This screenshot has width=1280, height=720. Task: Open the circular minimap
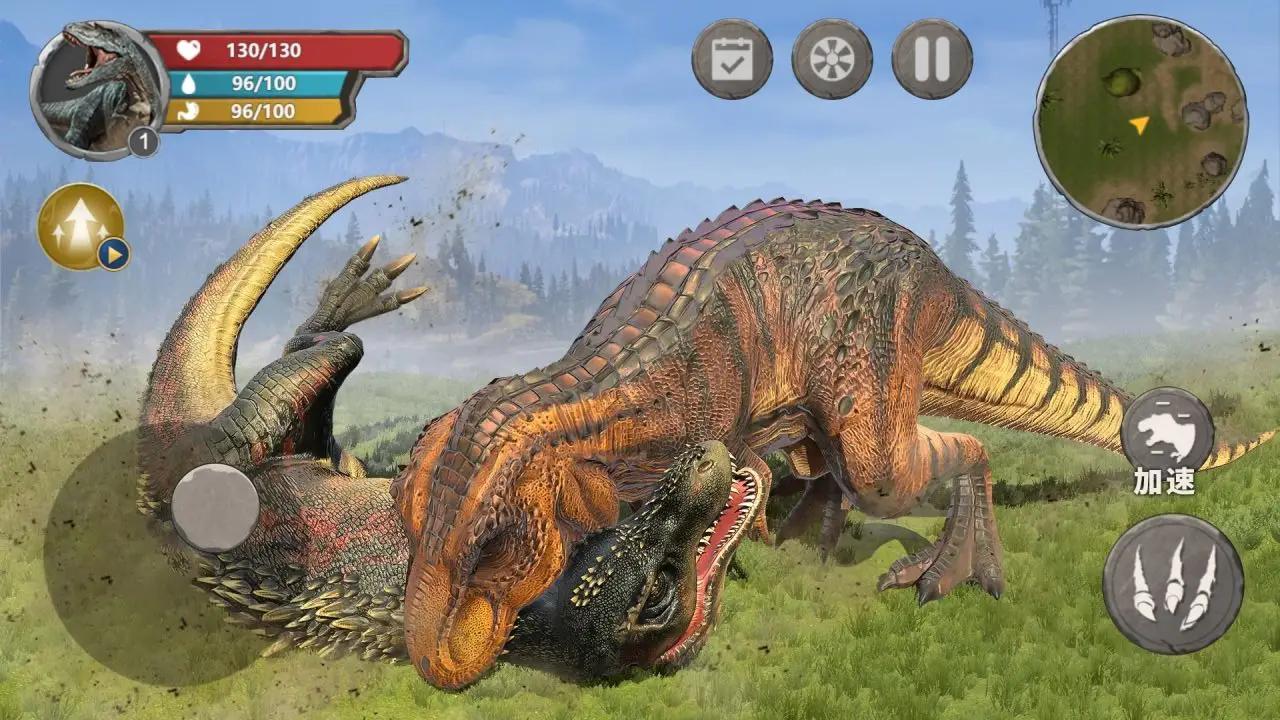click(1140, 122)
